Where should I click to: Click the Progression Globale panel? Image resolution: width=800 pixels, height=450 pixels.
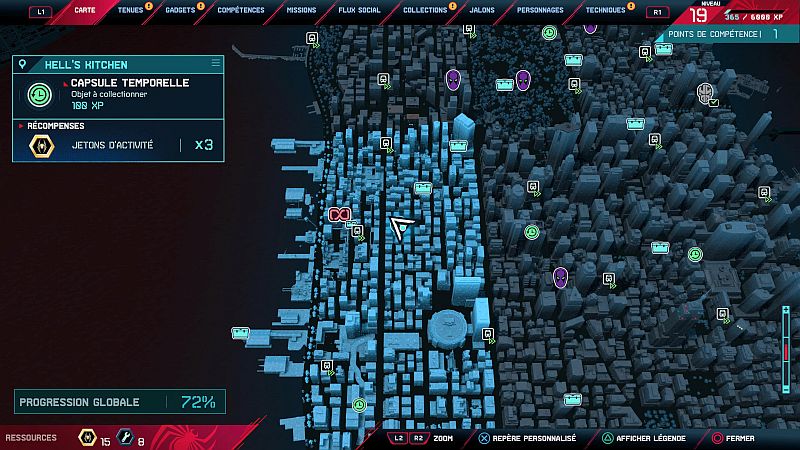[118, 402]
